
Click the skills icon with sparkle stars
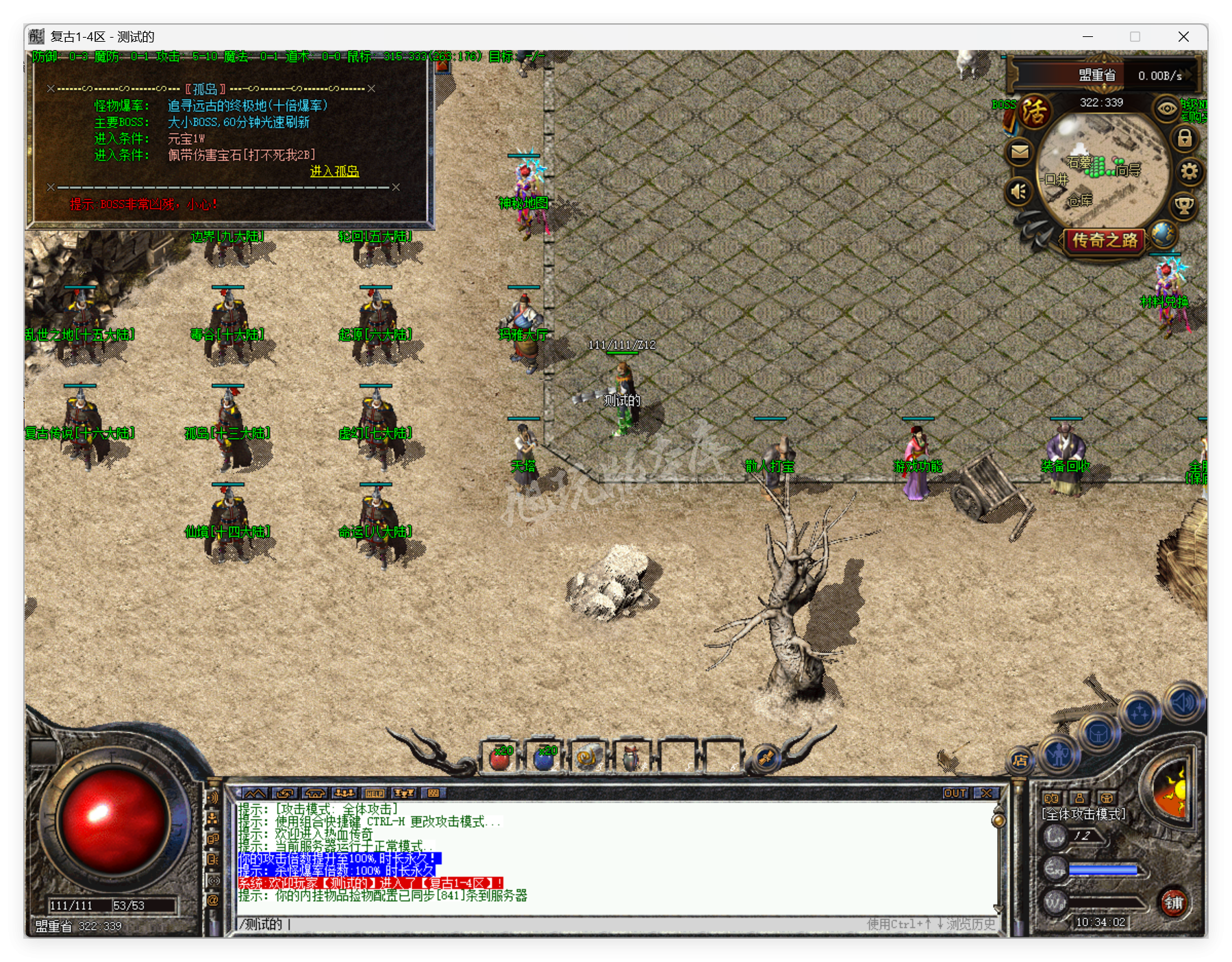click(x=1140, y=712)
